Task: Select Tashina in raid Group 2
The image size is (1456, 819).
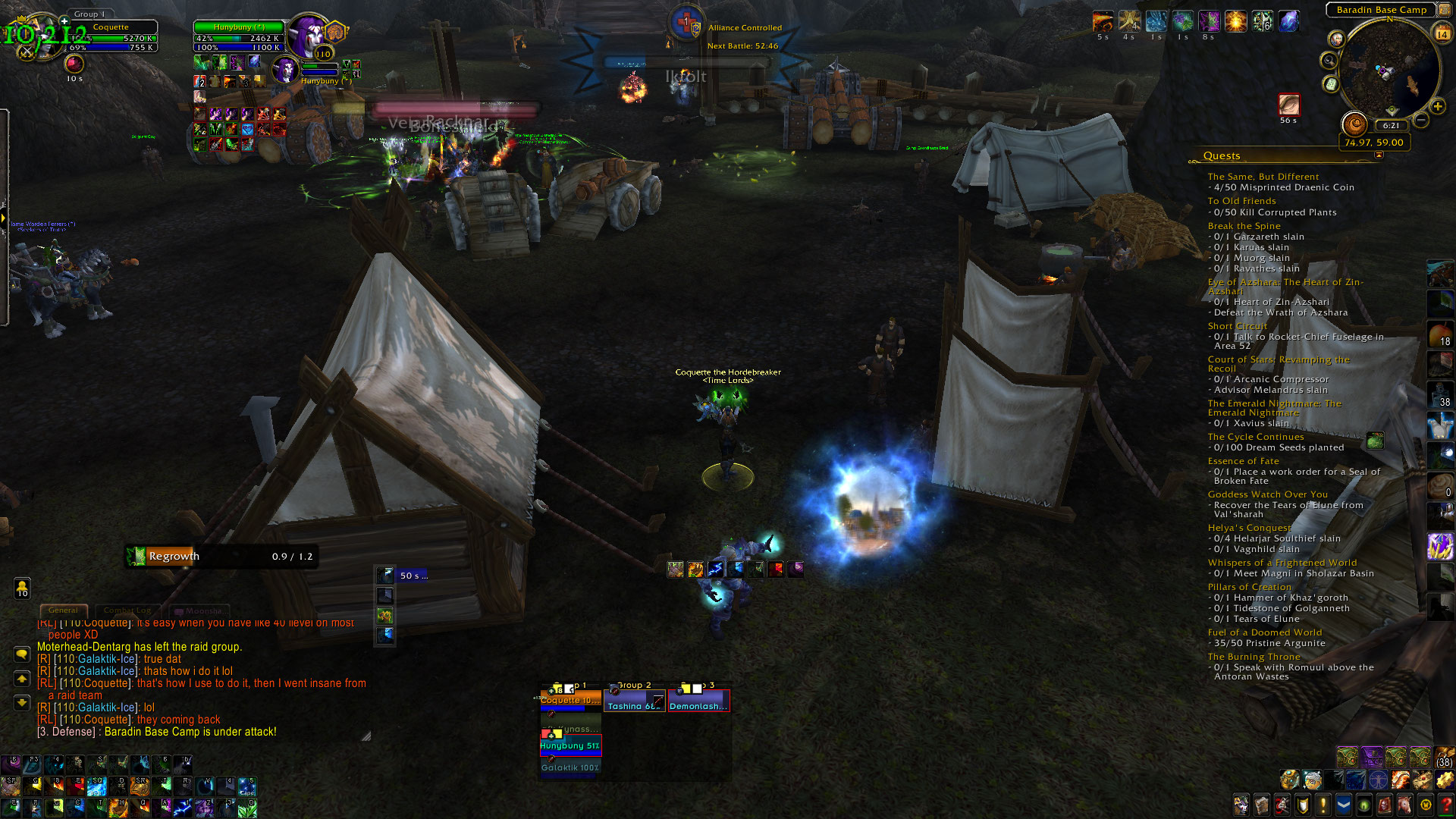Action: [635, 705]
